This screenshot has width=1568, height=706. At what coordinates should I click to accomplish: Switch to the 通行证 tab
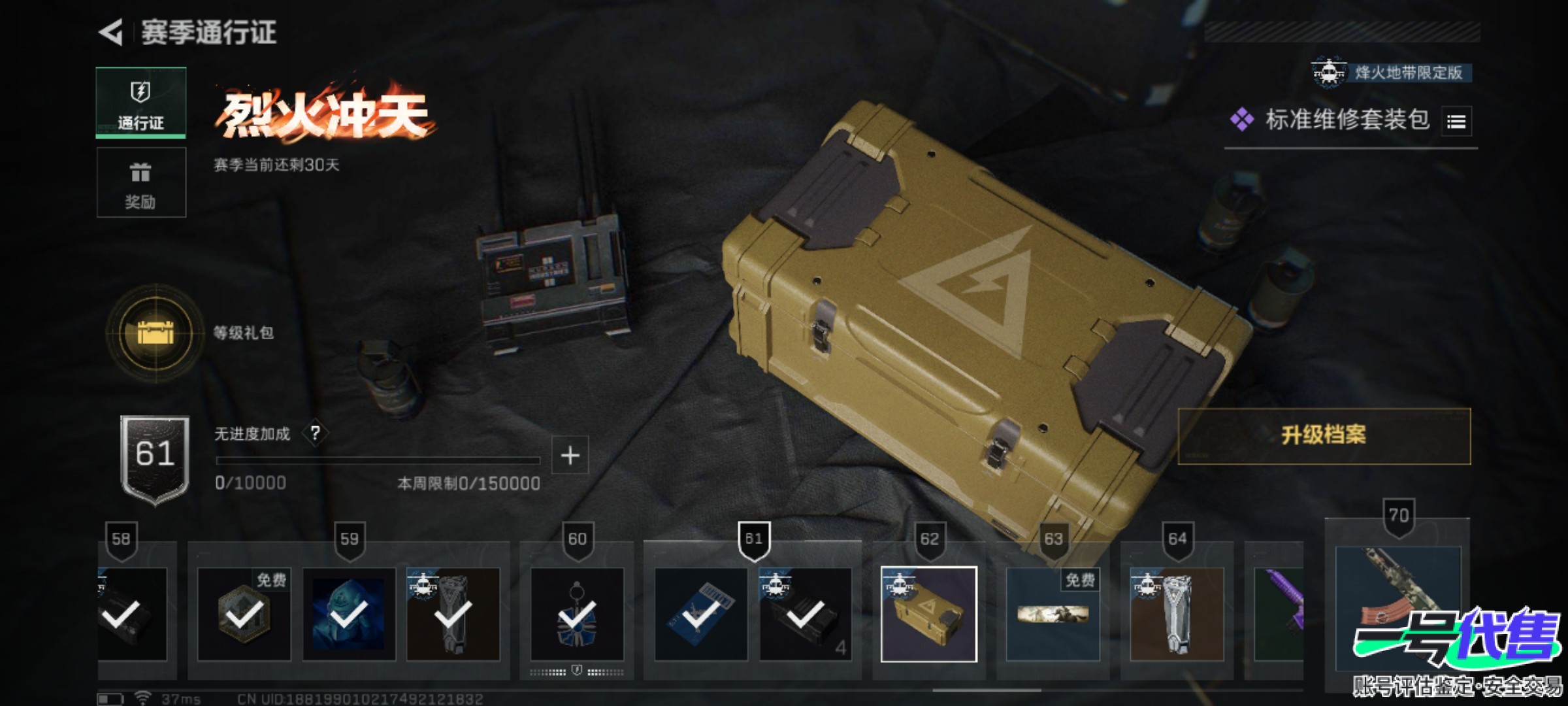[x=141, y=103]
